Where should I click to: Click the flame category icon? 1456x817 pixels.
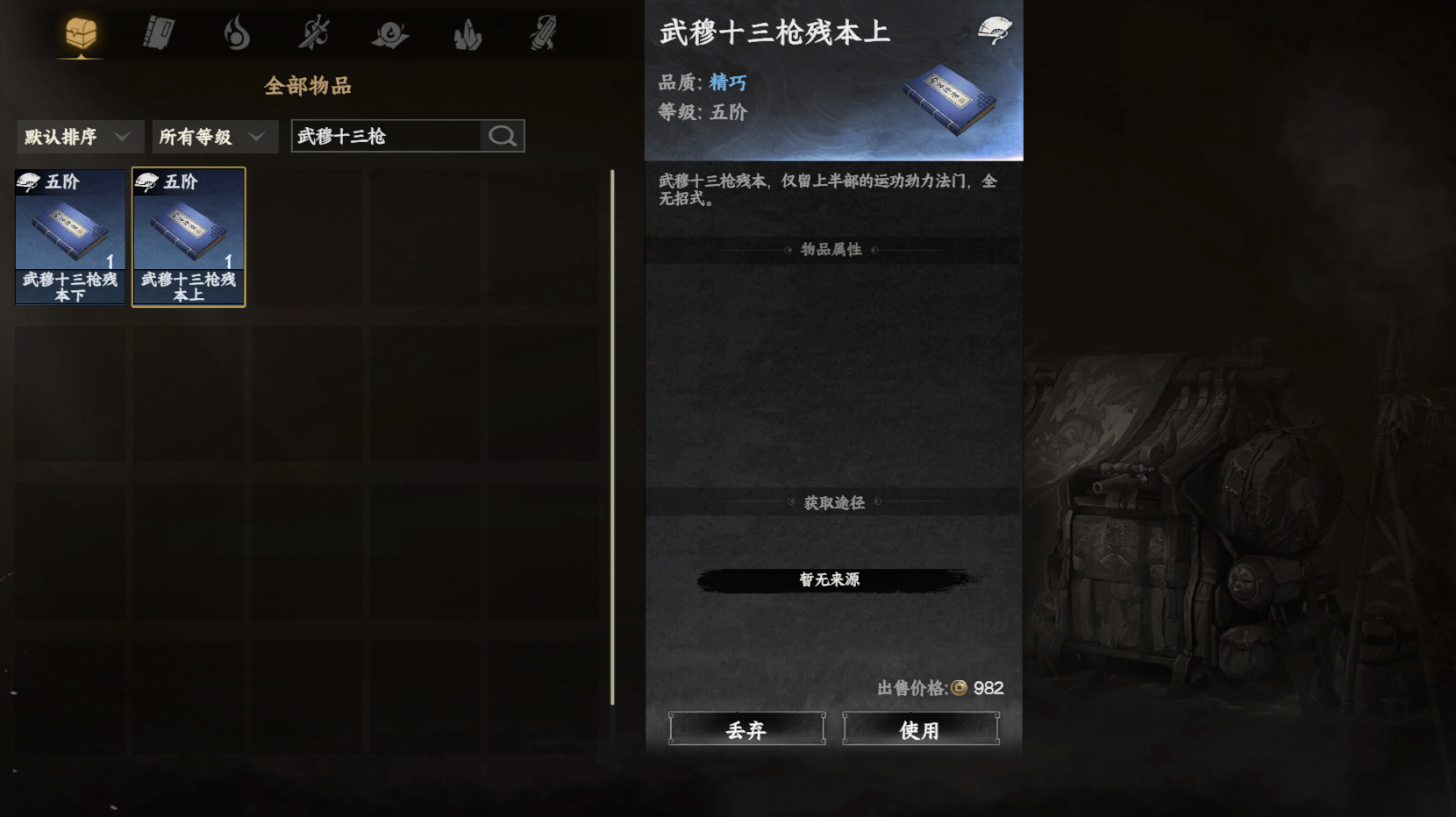238,32
